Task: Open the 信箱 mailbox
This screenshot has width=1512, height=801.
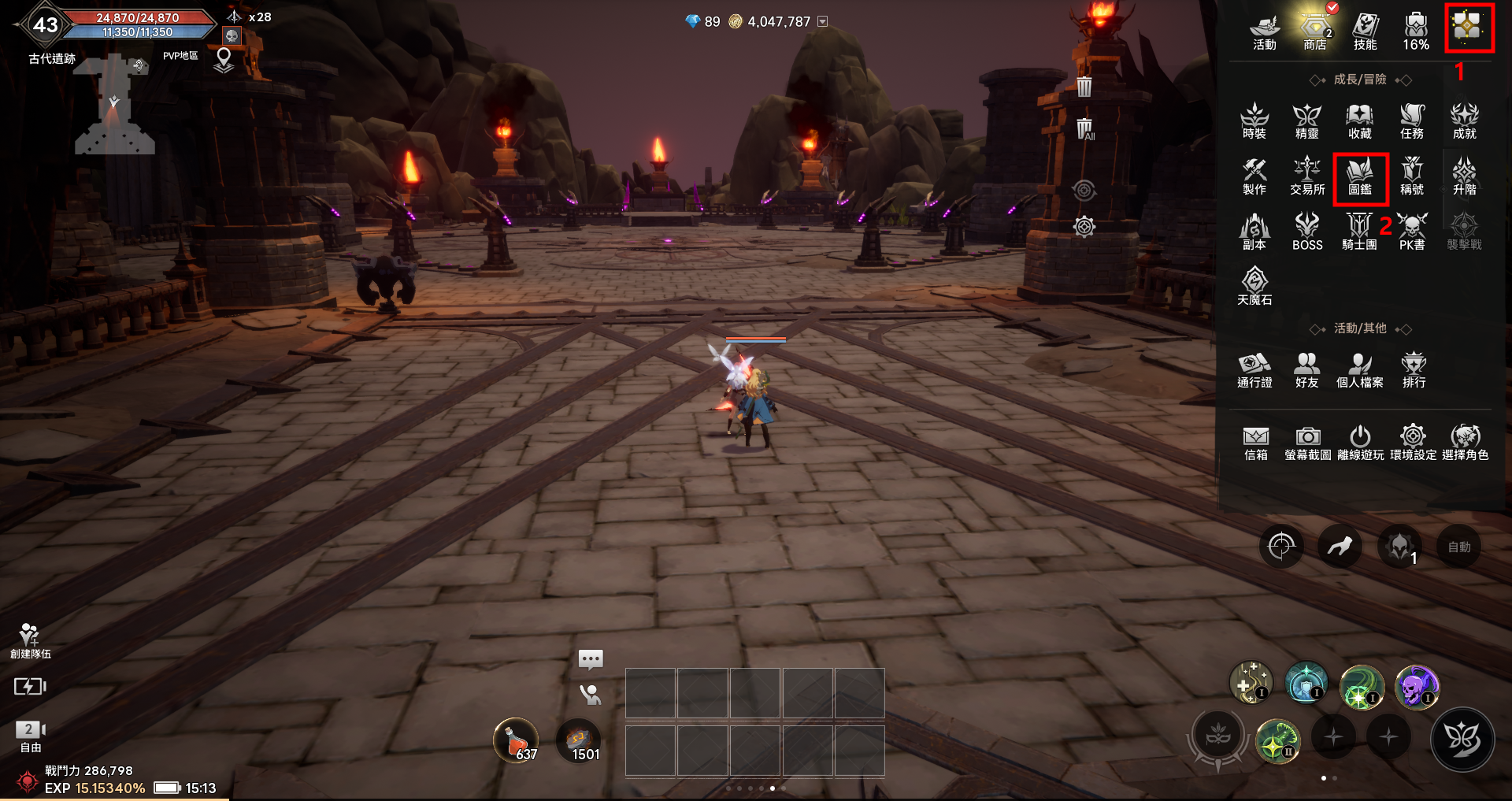Action: tap(1255, 443)
